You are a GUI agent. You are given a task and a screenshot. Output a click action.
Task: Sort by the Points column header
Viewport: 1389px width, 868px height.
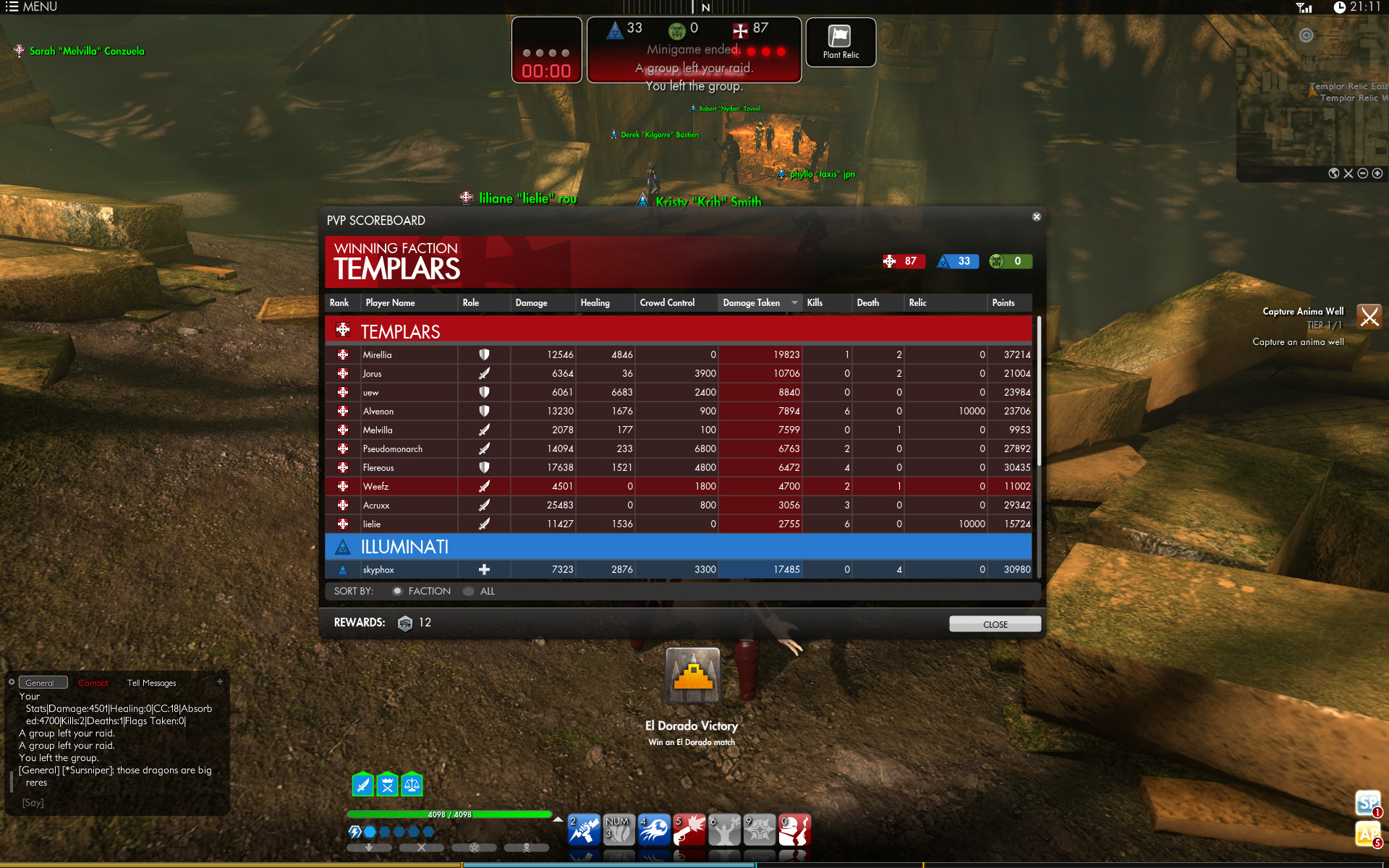(1003, 303)
